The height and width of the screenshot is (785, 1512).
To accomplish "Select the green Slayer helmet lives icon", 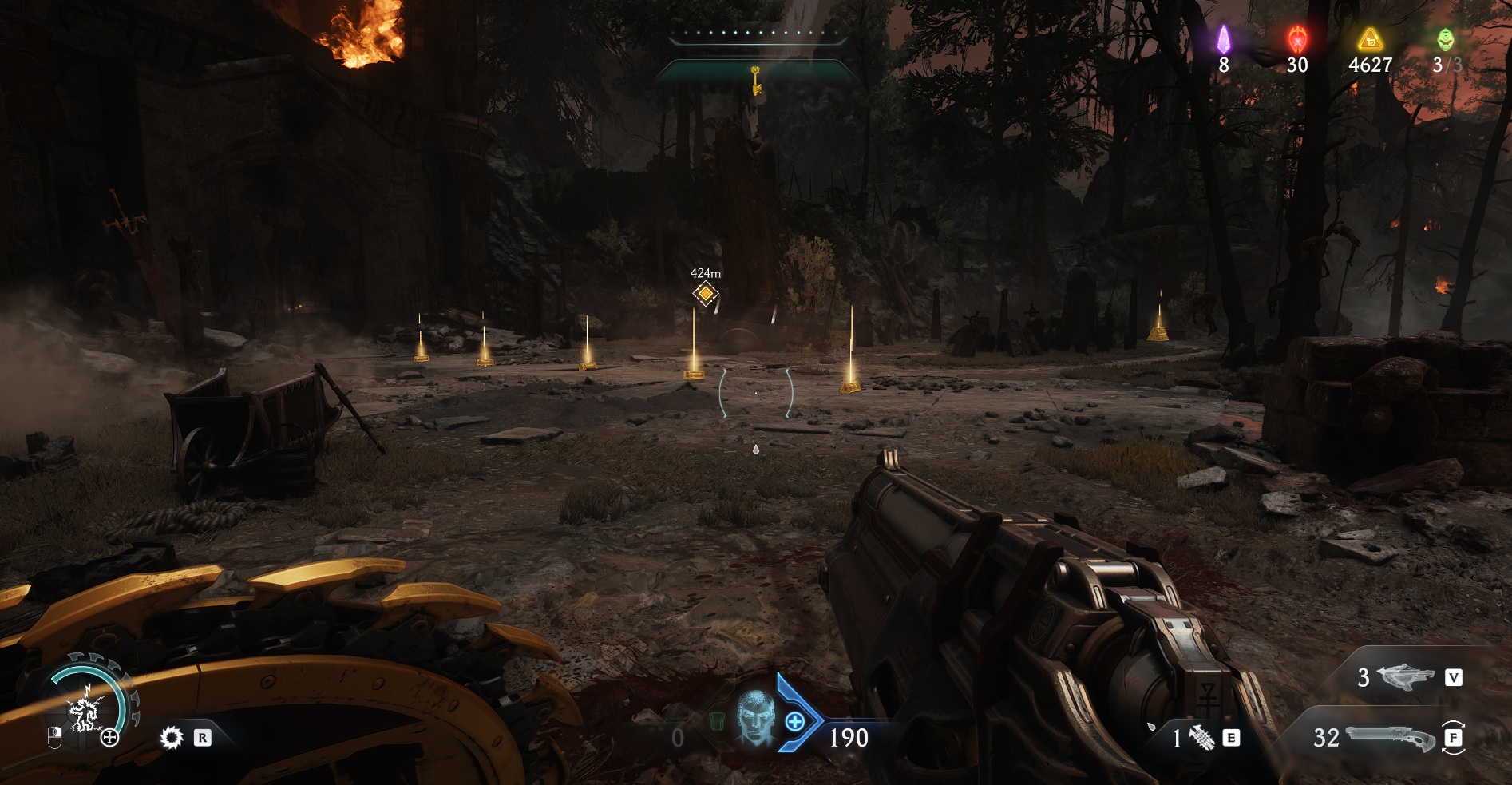I will click(x=1446, y=38).
